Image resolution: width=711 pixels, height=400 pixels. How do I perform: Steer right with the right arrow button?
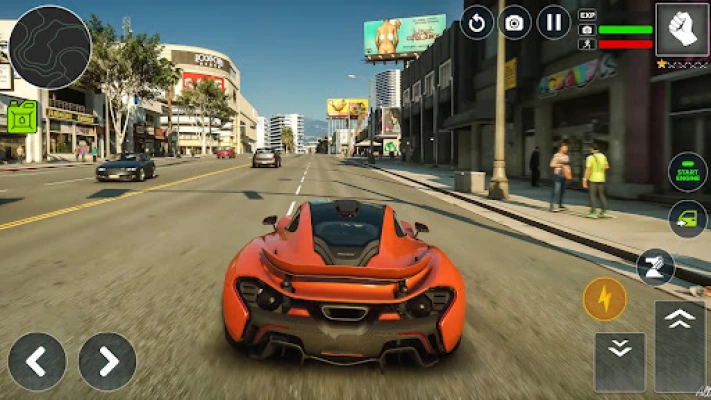107,361
